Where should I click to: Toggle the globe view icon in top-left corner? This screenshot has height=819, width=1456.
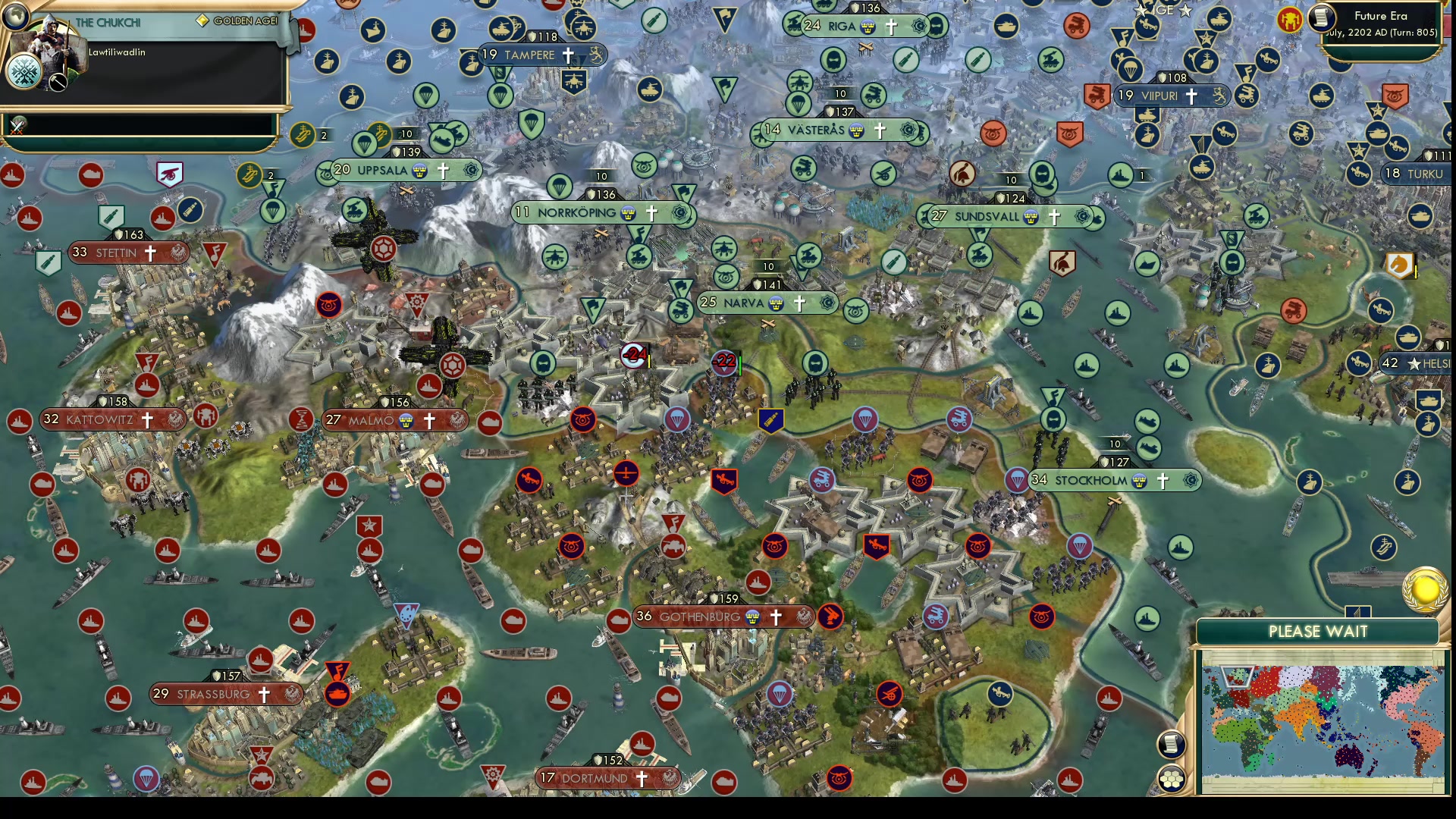point(15,16)
